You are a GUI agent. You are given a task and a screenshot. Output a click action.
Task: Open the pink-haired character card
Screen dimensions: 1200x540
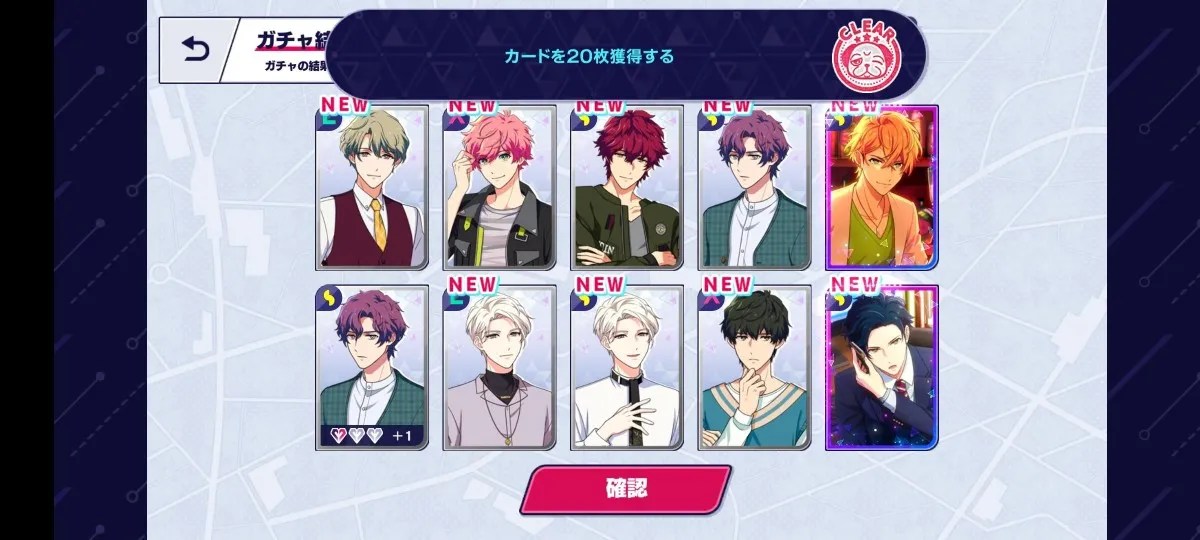coord(499,188)
